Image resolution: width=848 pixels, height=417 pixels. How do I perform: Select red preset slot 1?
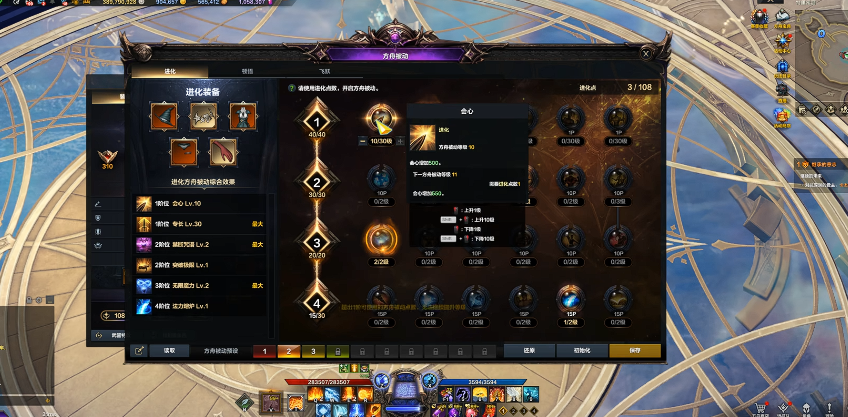[x=263, y=351]
